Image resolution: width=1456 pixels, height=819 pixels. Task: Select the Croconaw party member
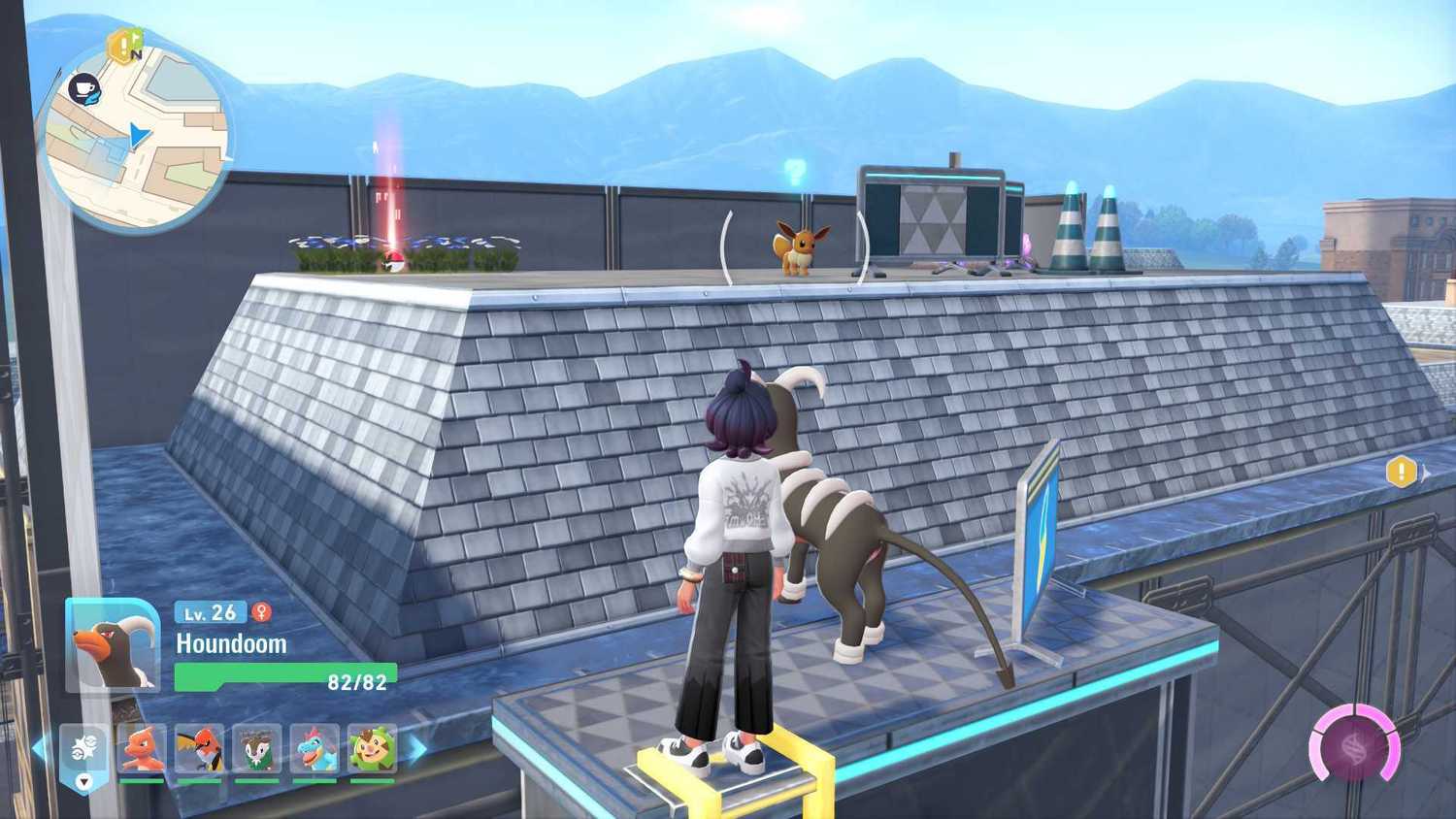pyautogui.click(x=314, y=749)
